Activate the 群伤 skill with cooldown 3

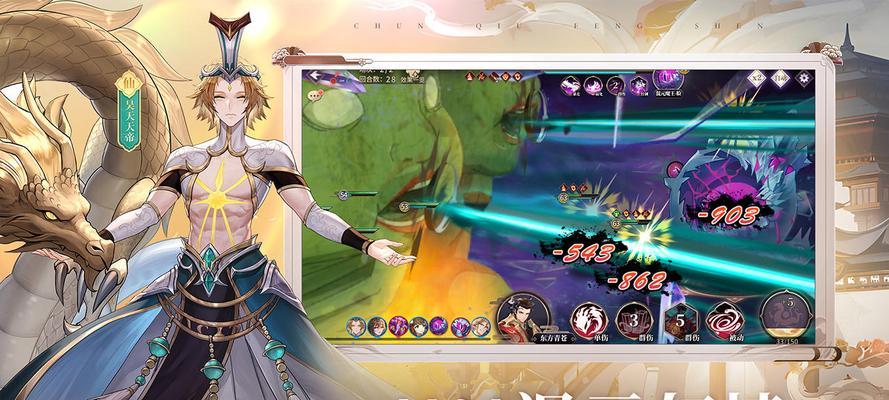634,319
